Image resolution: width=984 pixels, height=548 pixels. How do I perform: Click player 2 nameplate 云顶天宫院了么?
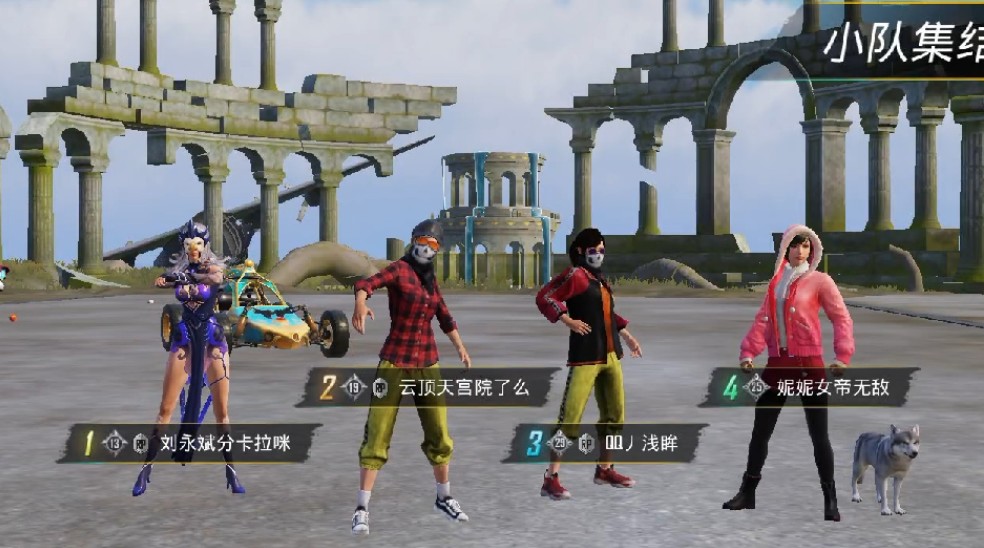click(428, 388)
